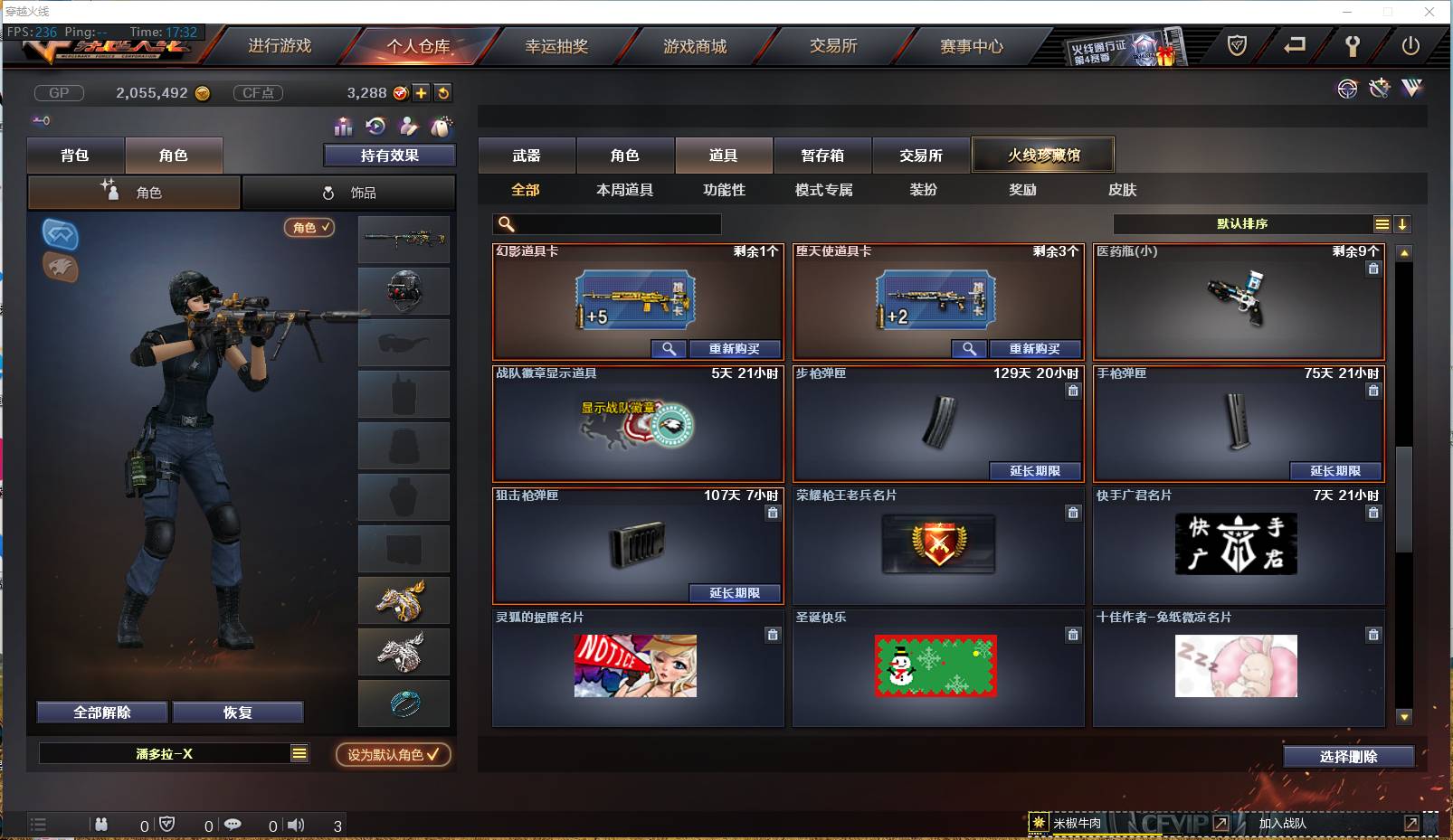
Task: Select the crosshair aim assist icon near top right
Action: point(1348,89)
